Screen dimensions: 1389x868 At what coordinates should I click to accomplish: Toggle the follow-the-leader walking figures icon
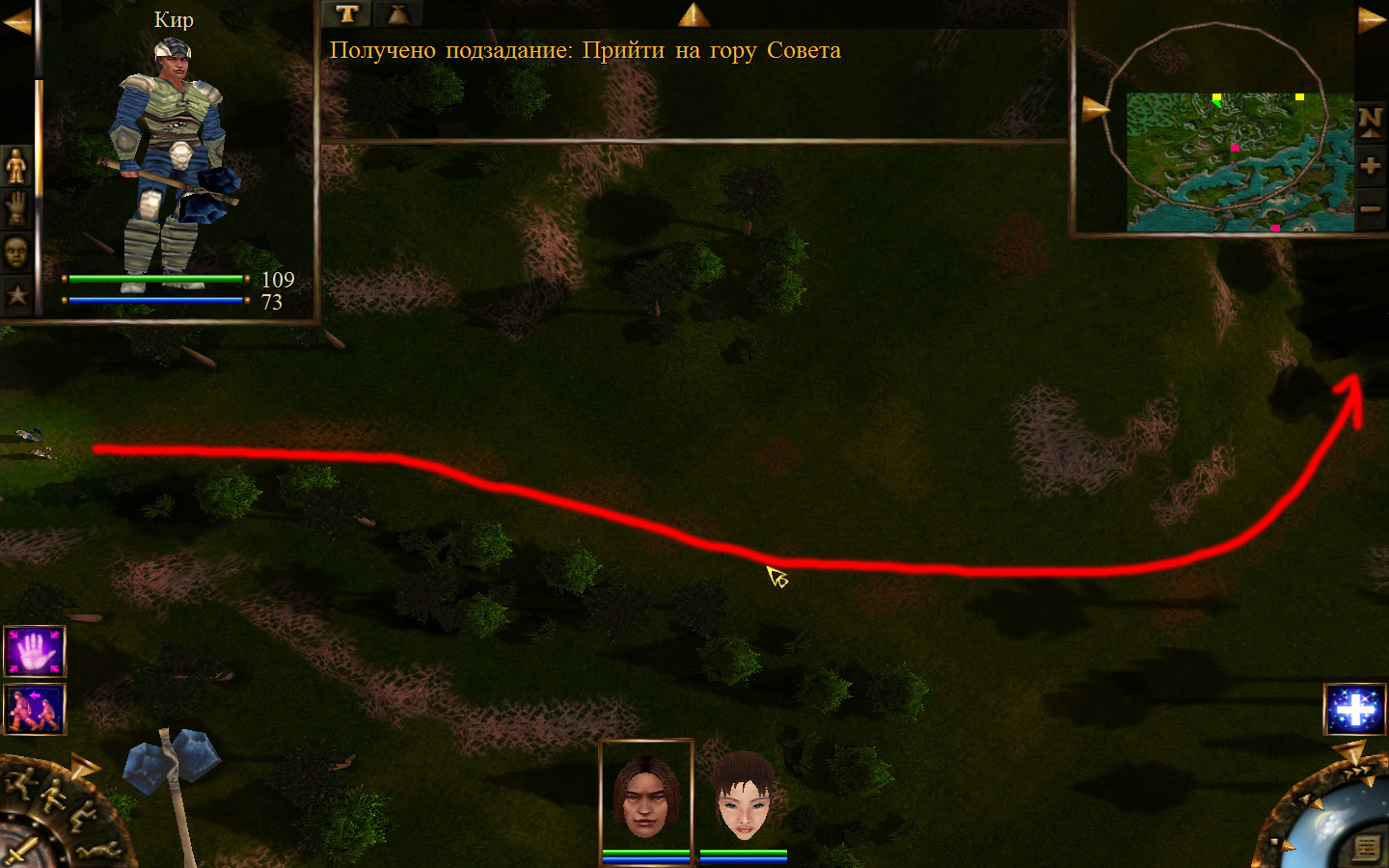pyautogui.click(x=35, y=709)
